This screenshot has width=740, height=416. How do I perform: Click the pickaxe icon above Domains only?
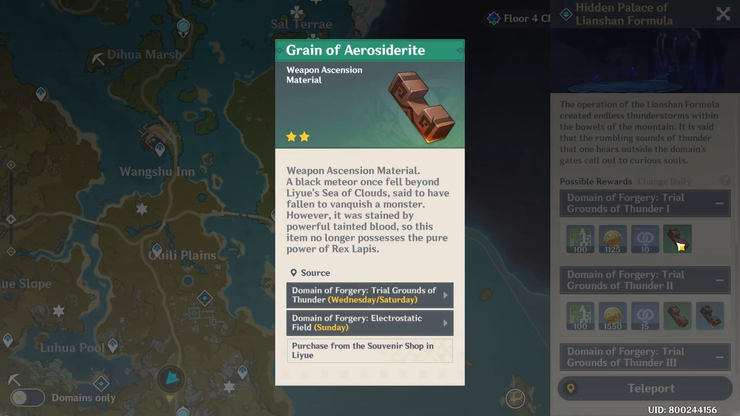[x=14, y=381]
